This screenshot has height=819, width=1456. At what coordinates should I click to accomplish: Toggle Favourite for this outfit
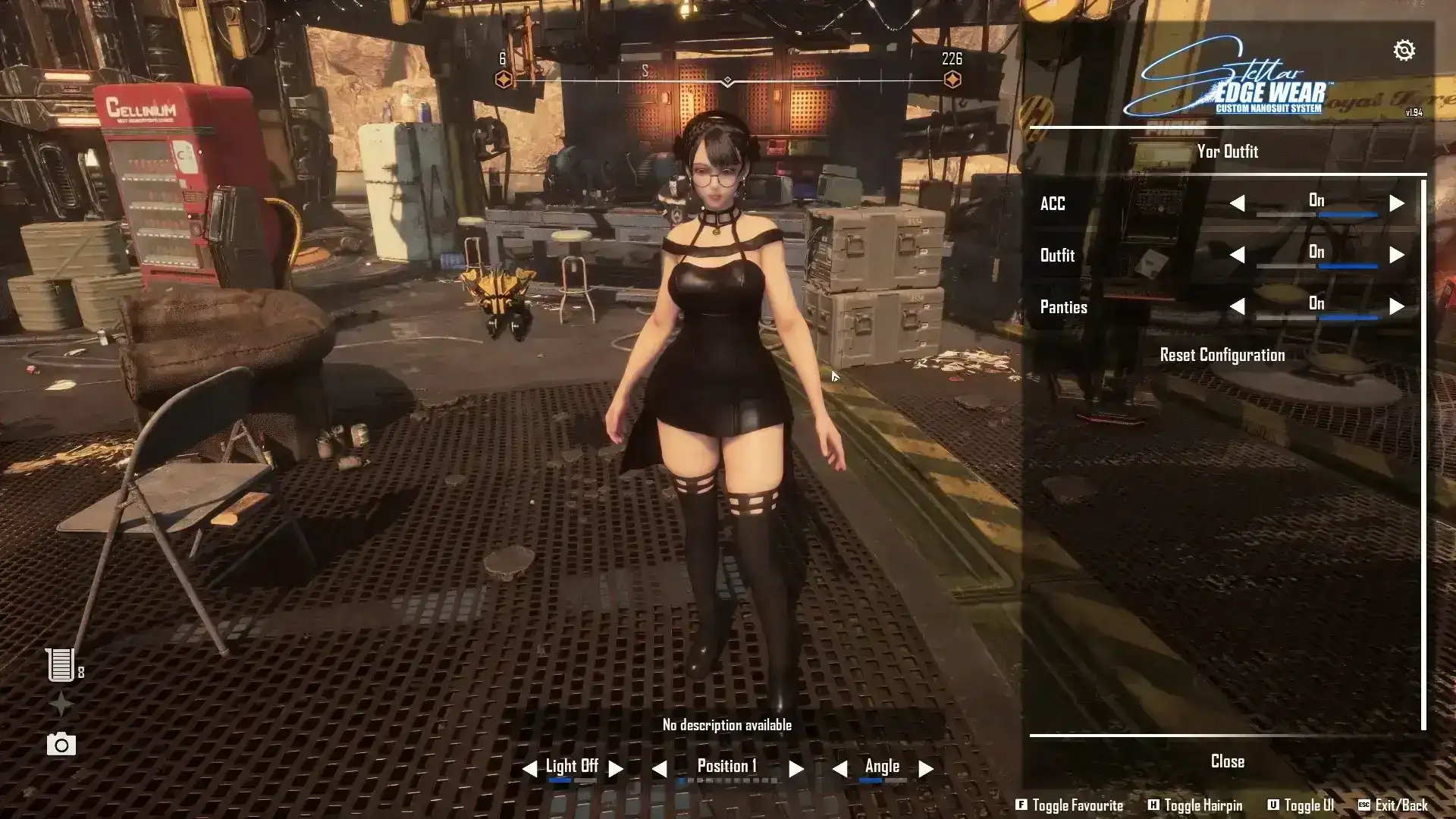(x=1069, y=805)
